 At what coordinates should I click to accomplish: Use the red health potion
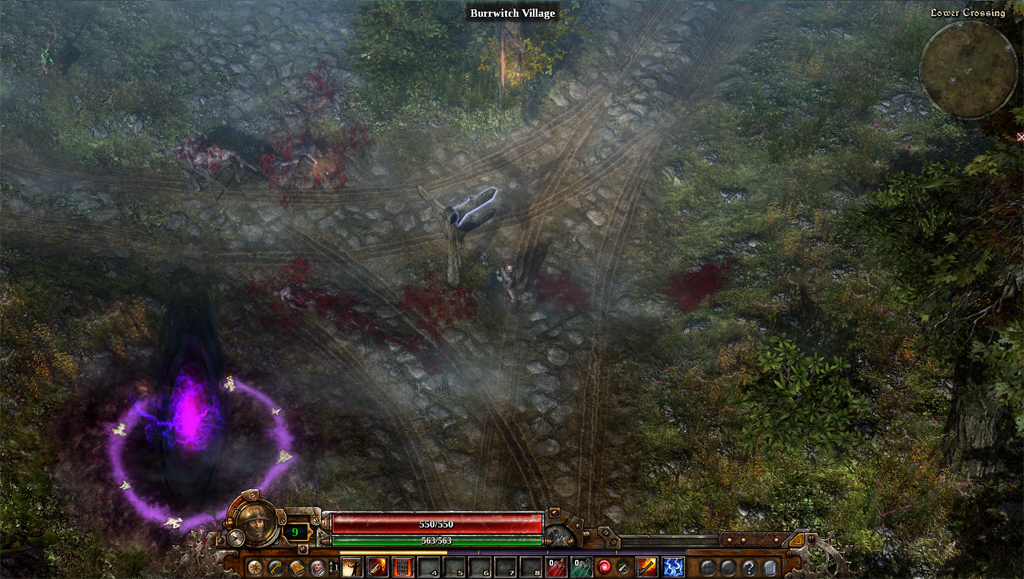pyautogui.click(x=557, y=568)
